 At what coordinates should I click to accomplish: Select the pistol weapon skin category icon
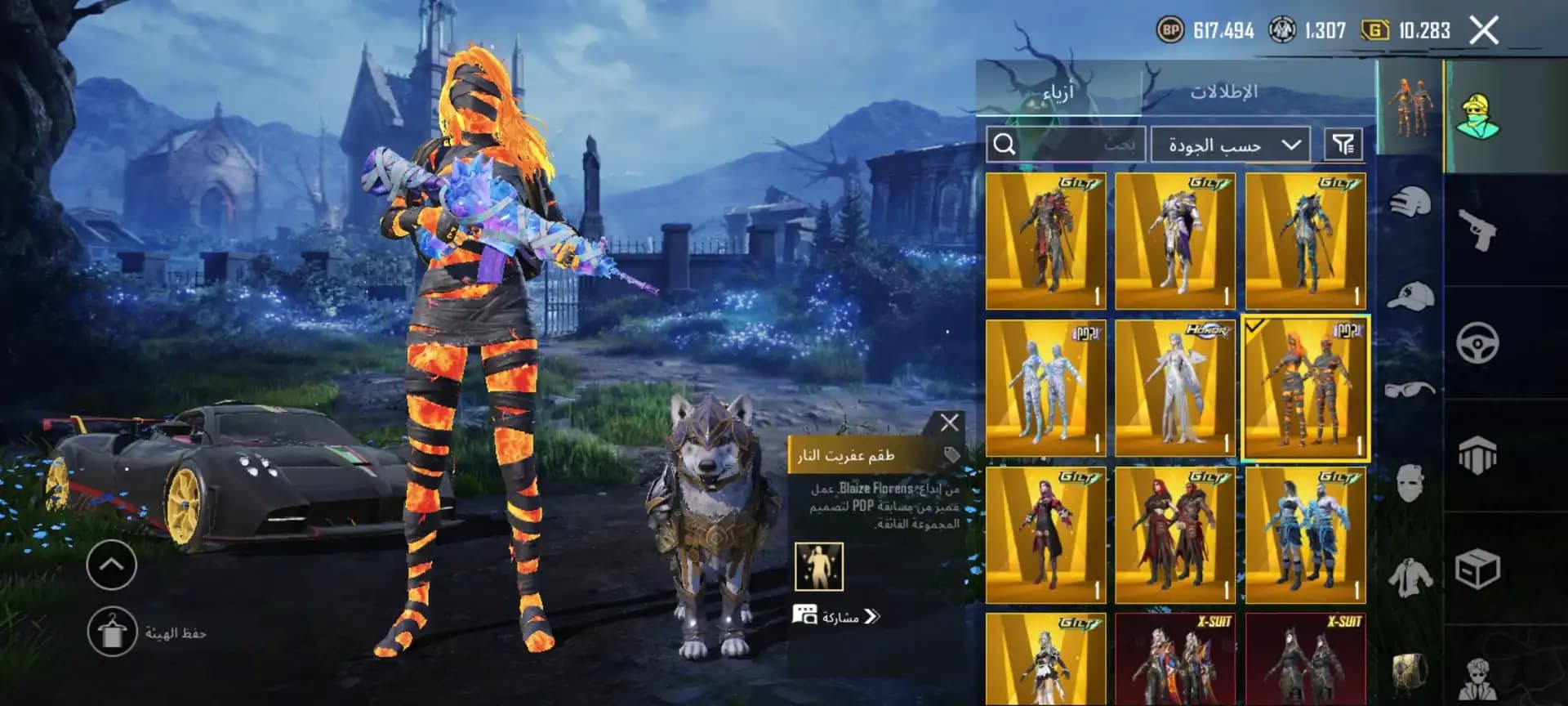pos(1478,231)
